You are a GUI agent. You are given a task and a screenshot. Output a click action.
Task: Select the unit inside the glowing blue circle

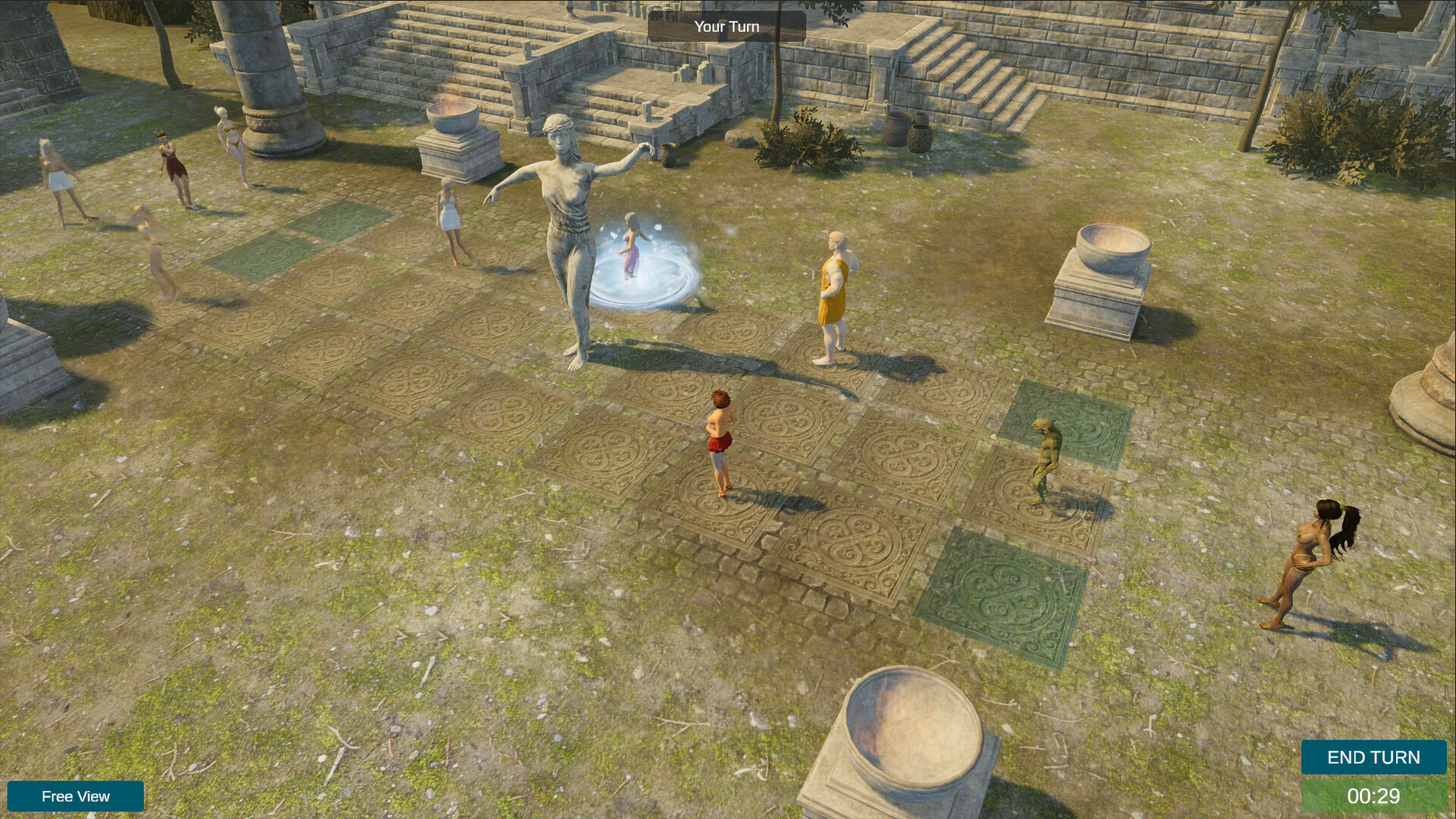click(633, 250)
